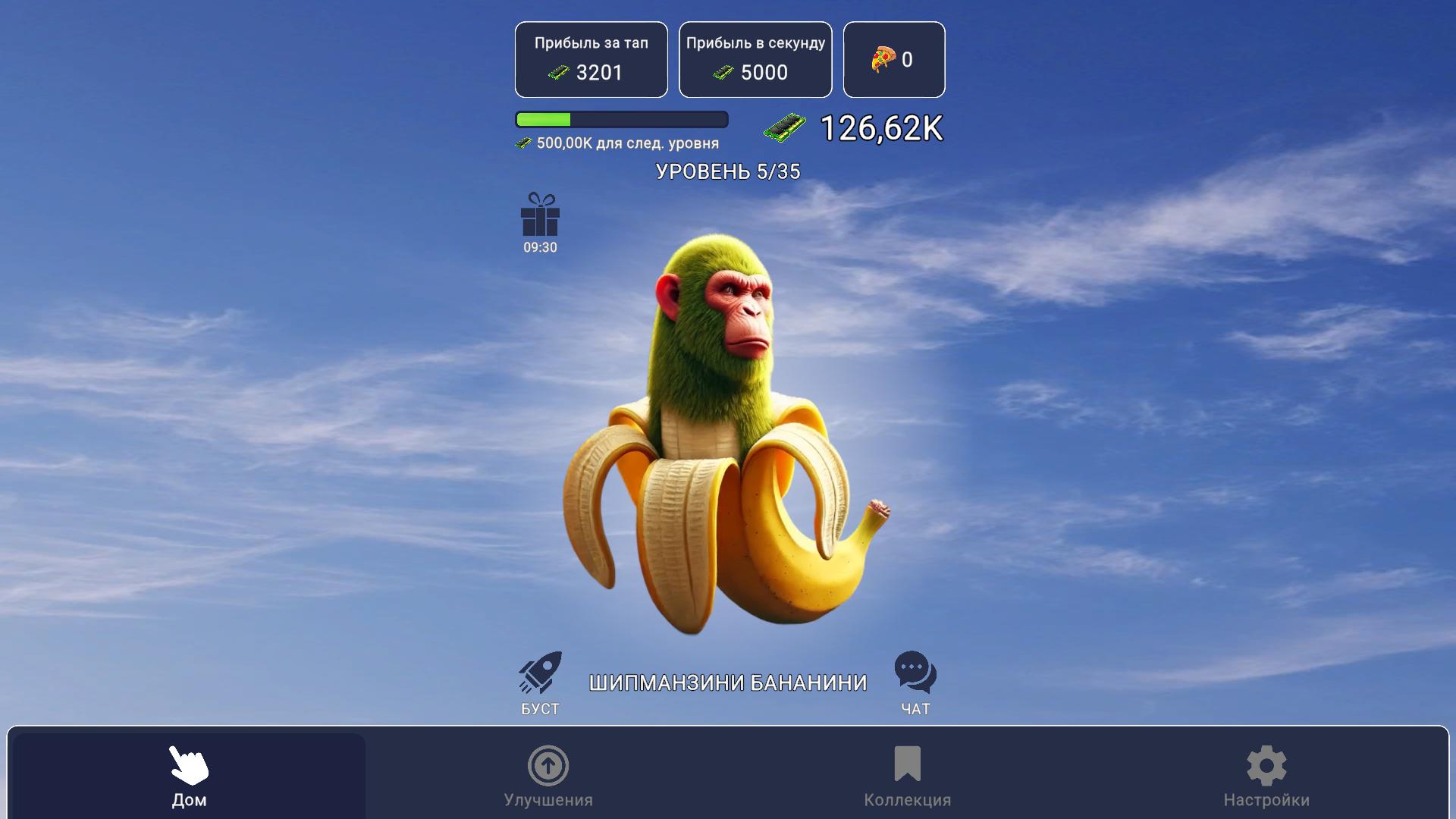This screenshot has width=1456, height=819.
Task: Open the Прибыль за тап info panel
Action: click(x=591, y=59)
